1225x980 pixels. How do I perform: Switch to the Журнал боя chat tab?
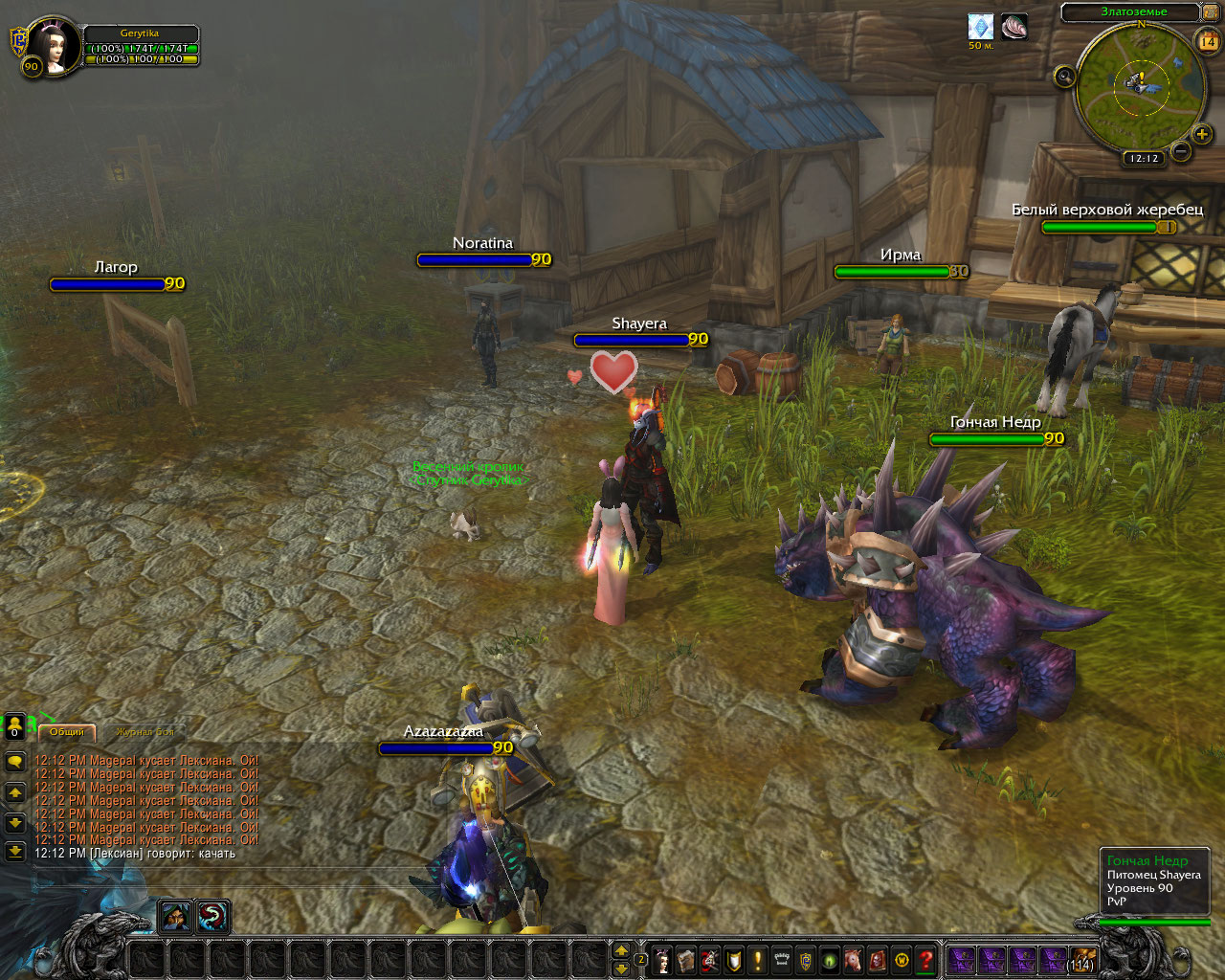click(x=145, y=732)
